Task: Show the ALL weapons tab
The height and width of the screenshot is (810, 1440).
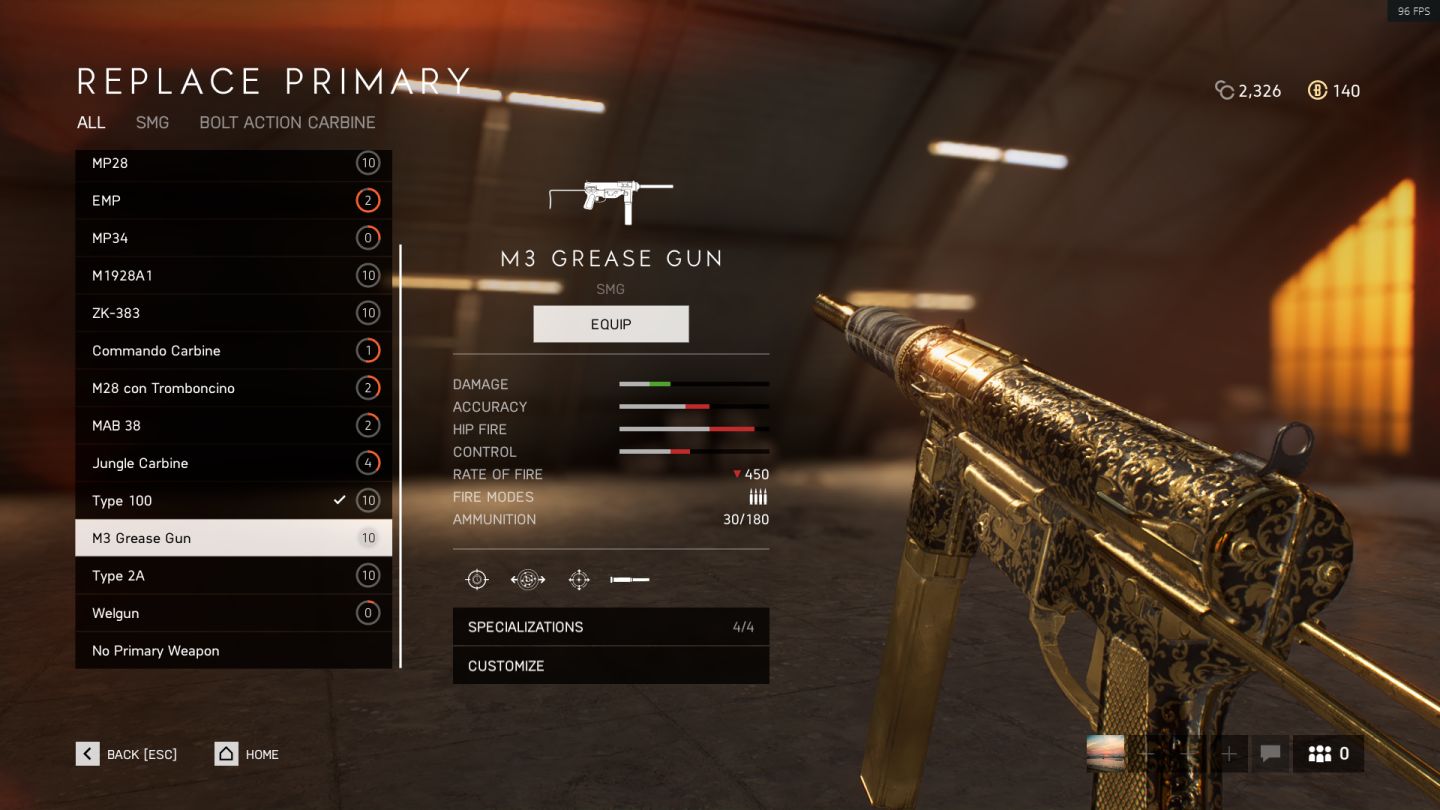Action: 91,122
